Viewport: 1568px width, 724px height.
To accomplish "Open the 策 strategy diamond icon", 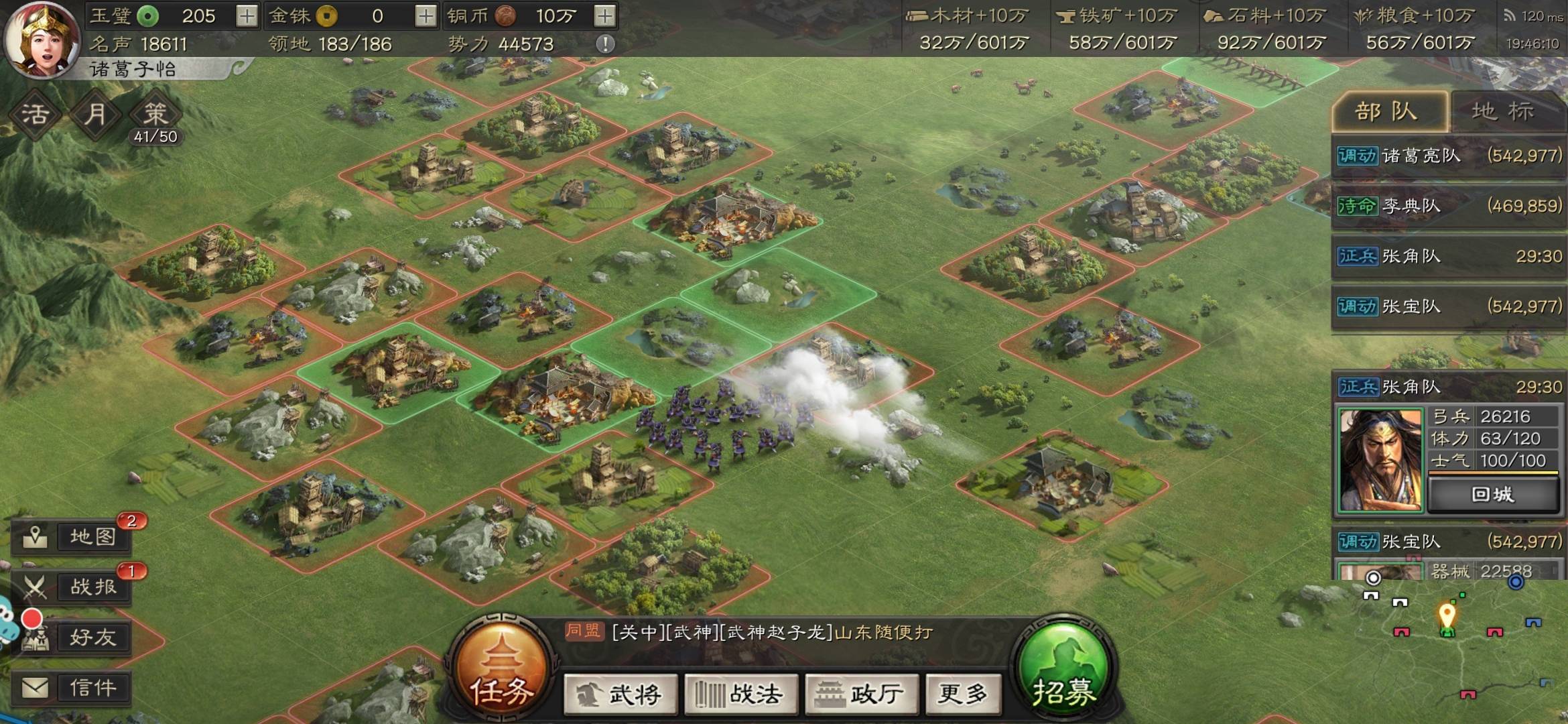I will click(x=155, y=114).
